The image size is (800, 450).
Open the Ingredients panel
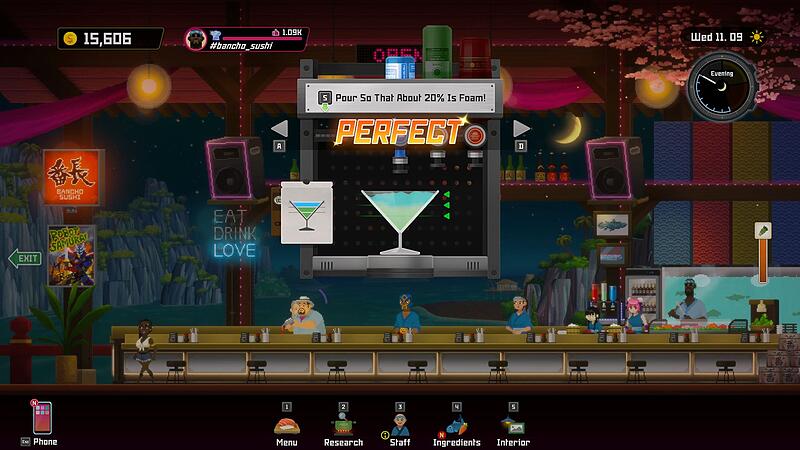(x=456, y=424)
